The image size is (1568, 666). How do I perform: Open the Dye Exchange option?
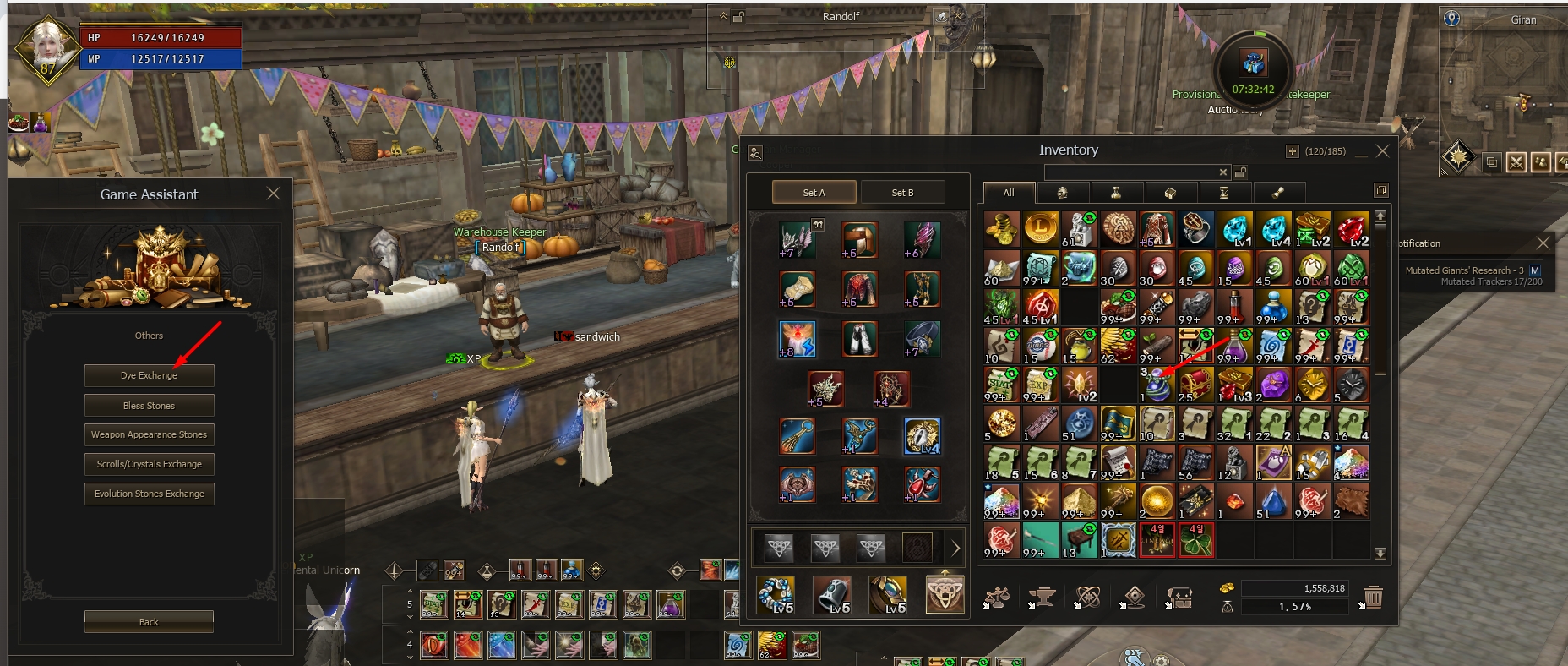click(x=149, y=375)
